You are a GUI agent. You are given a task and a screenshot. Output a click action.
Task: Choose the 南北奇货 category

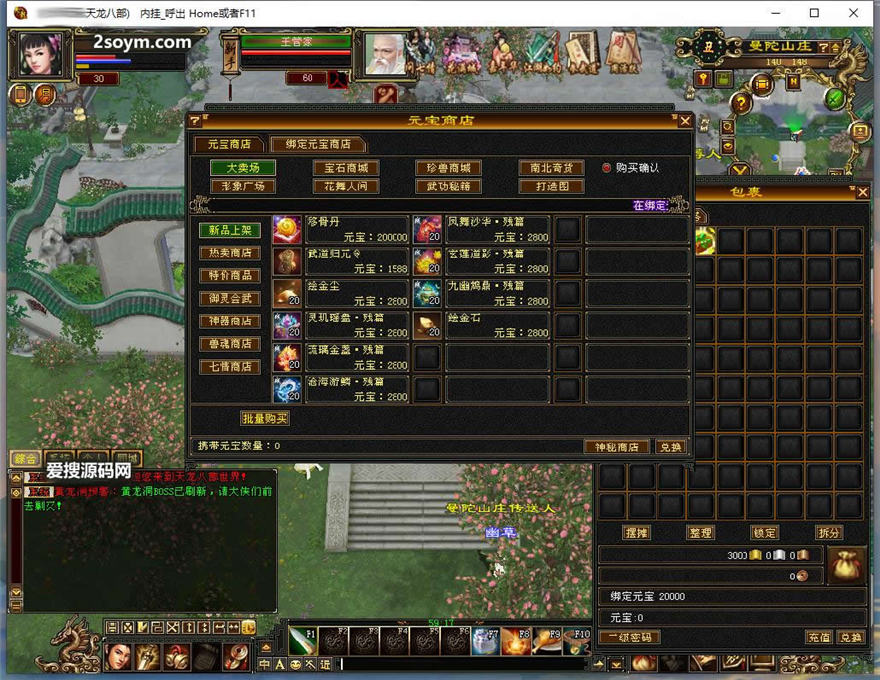(x=551, y=168)
